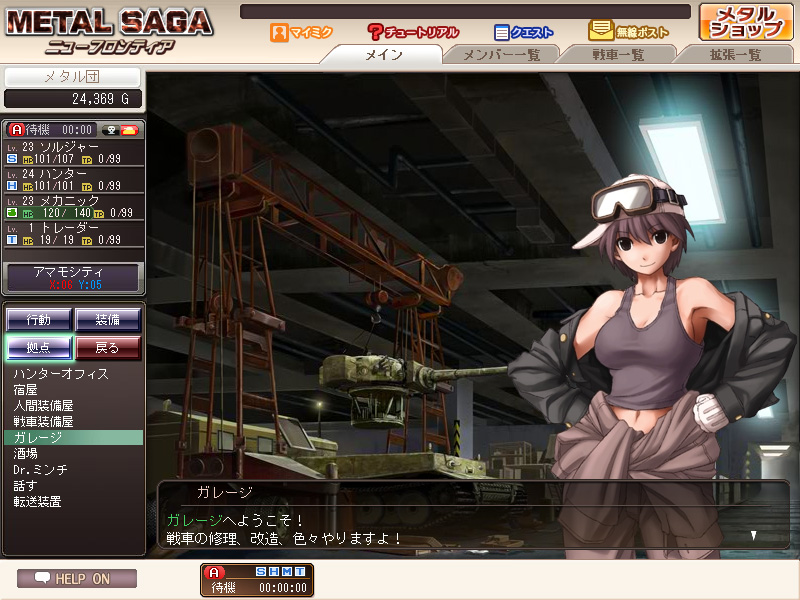
Task: Open the チュートリアル tutorial
Action: click(x=412, y=32)
